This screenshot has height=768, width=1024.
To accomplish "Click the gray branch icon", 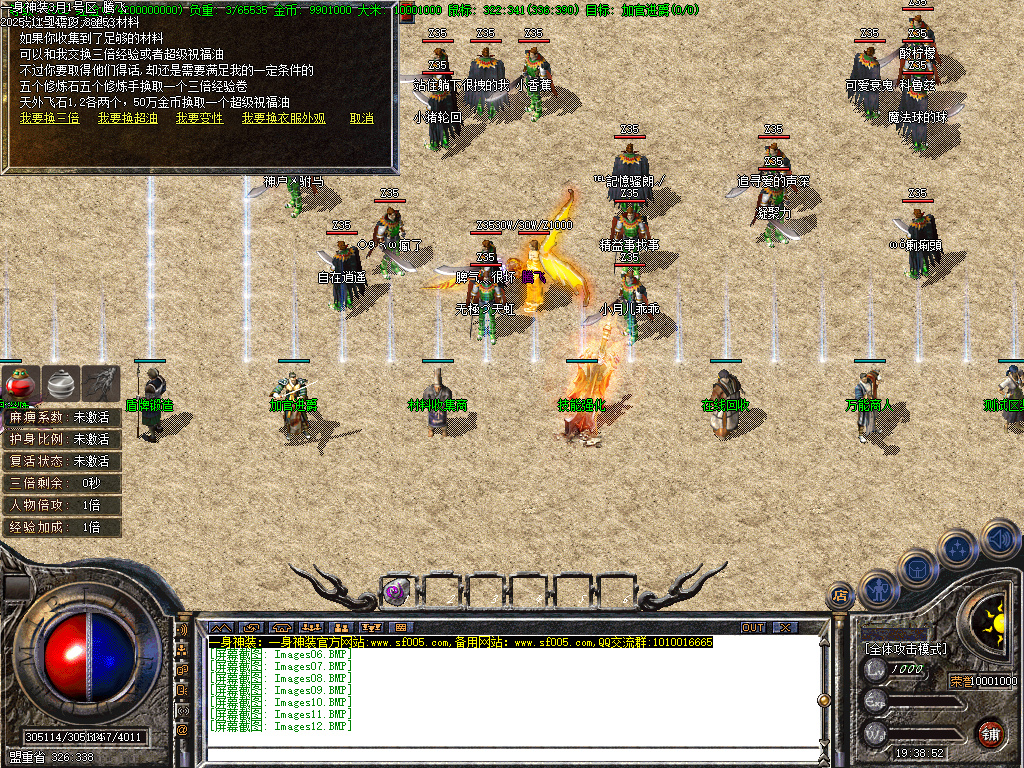I will pyautogui.click(x=102, y=384).
